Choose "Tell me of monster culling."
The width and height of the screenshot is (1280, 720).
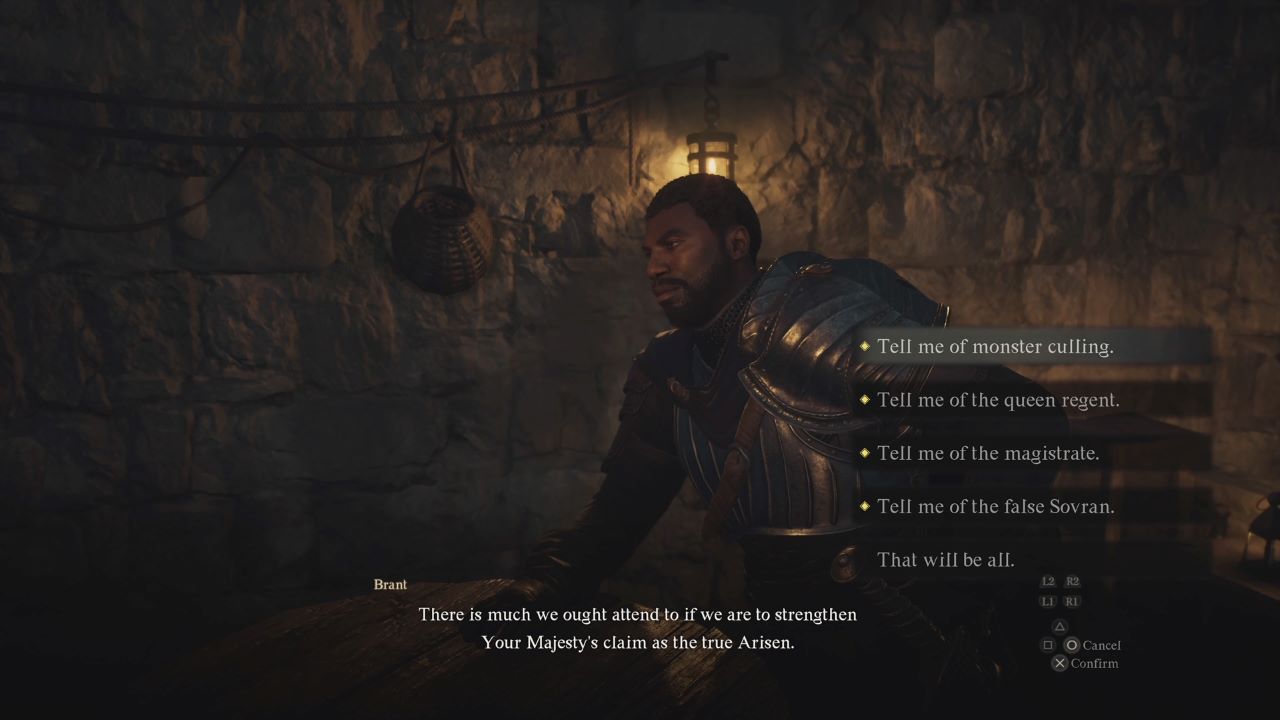point(994,347)
